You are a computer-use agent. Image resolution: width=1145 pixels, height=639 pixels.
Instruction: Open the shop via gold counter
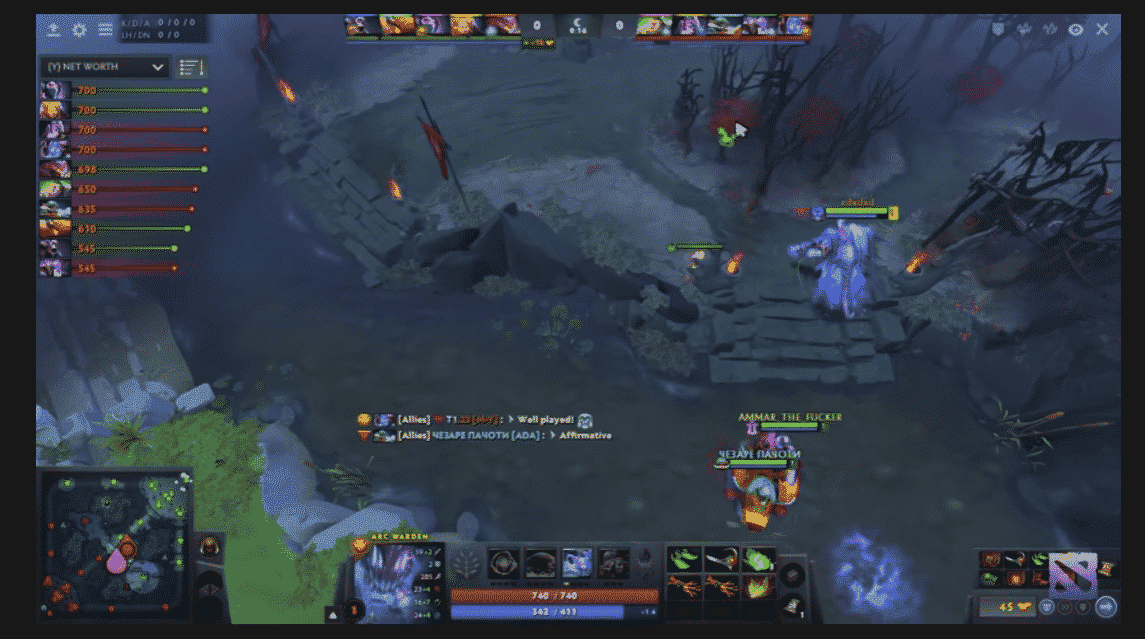point(1006,606)
